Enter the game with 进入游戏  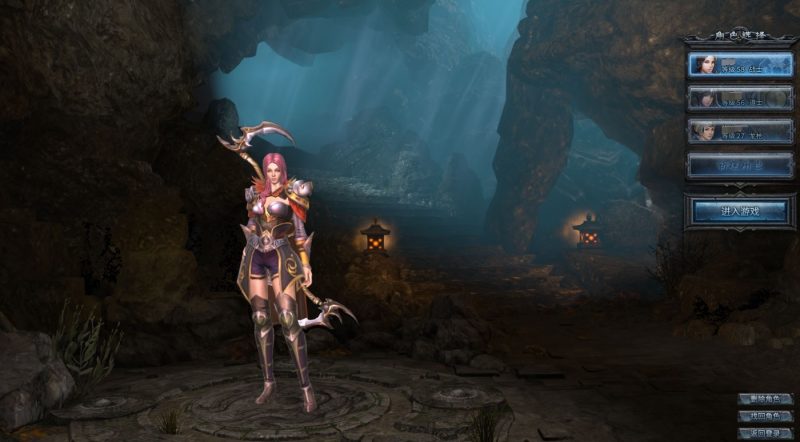(740, 211)
